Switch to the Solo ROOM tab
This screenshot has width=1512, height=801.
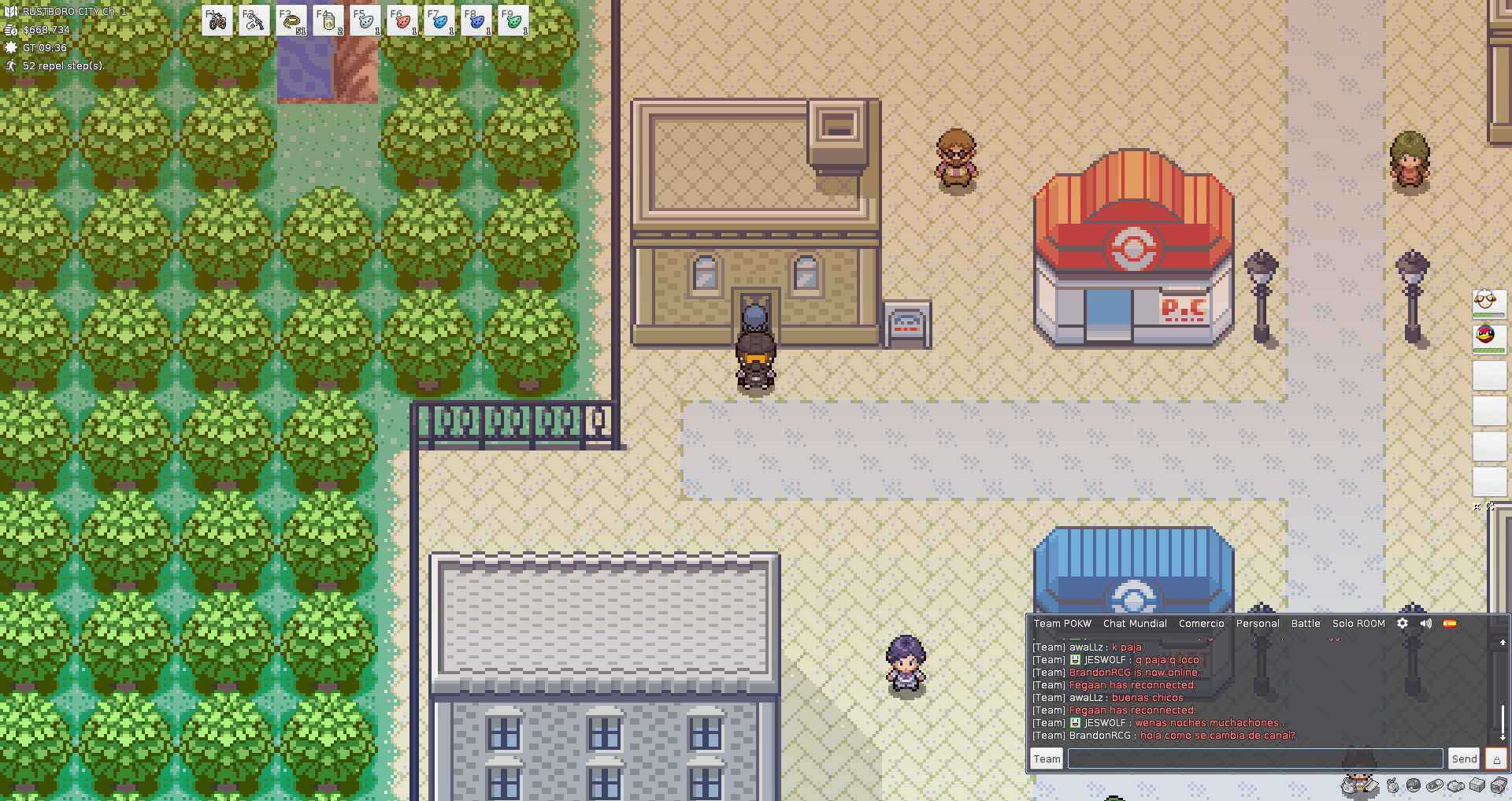pyautogui.click(x=1358, y=624)
